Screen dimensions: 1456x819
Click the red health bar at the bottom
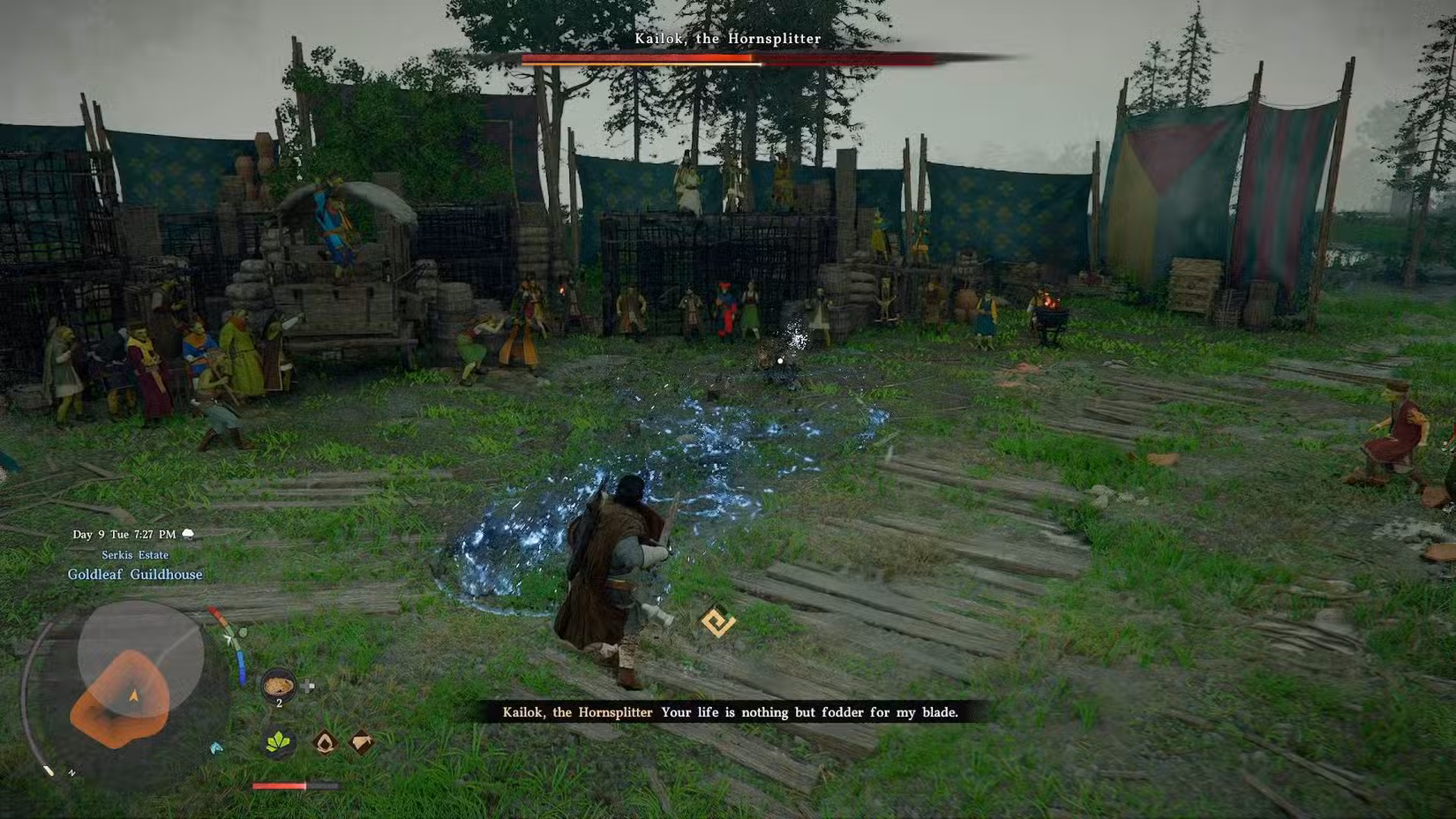[279, 785]
